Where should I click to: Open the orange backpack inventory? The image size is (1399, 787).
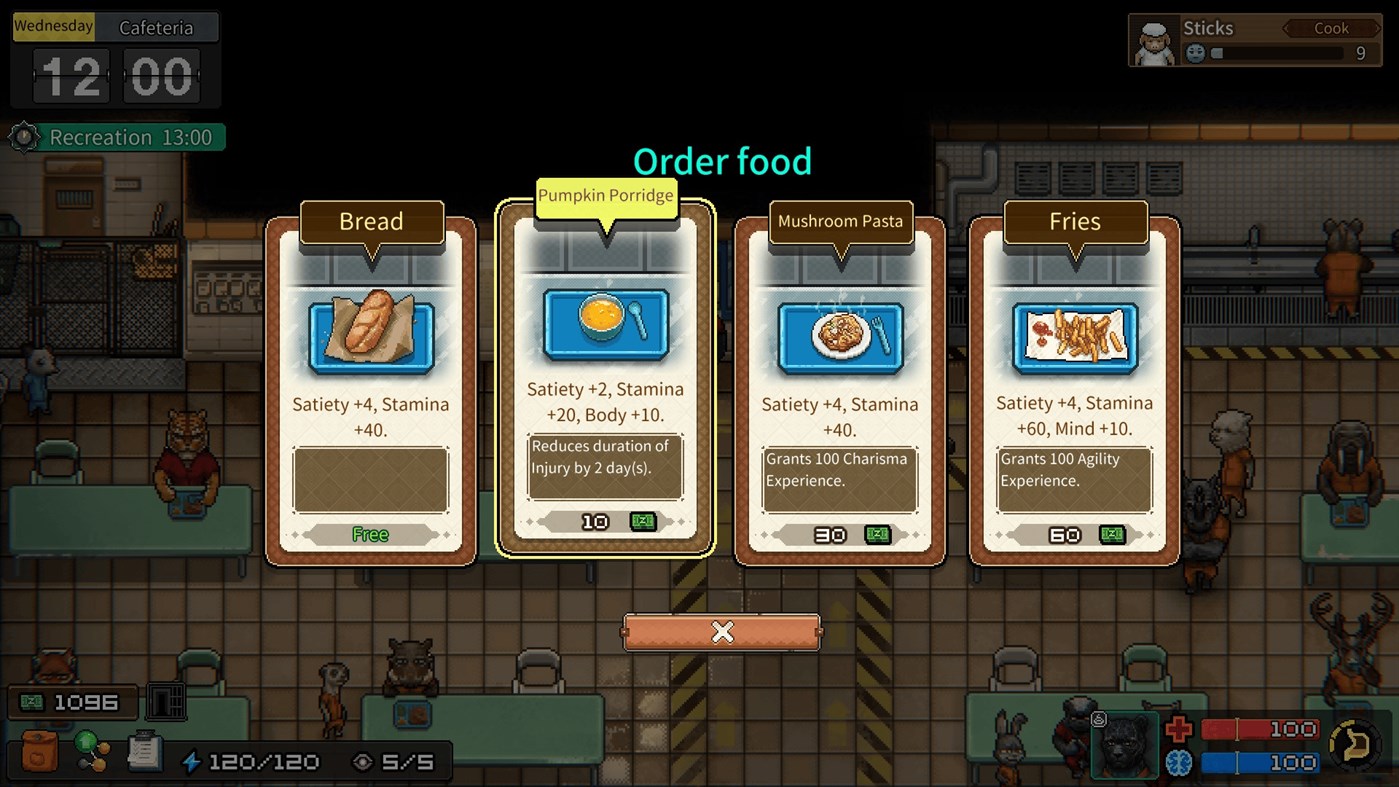[39, 752]
